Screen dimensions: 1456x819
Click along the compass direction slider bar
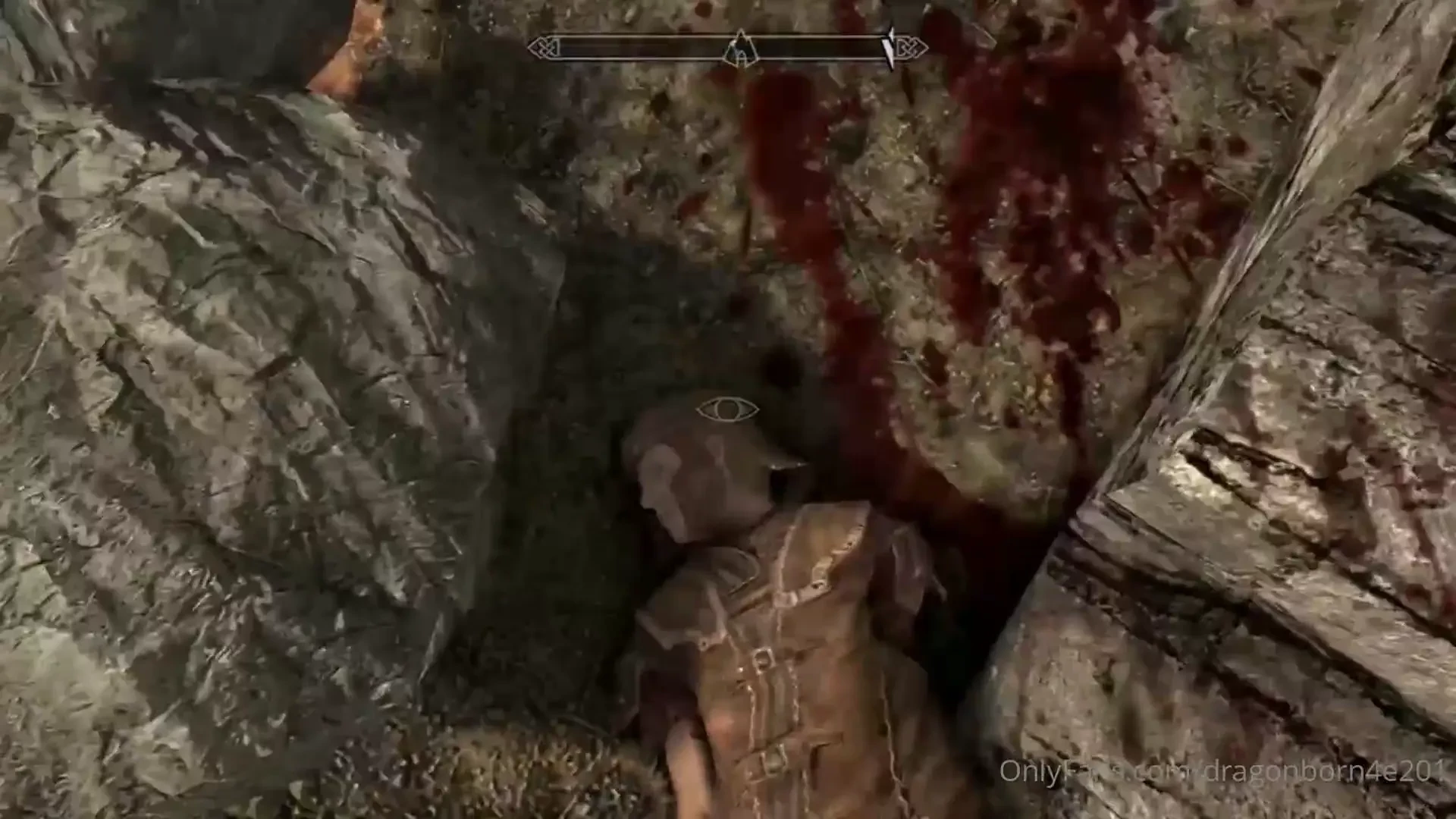[x=682, y=47]
